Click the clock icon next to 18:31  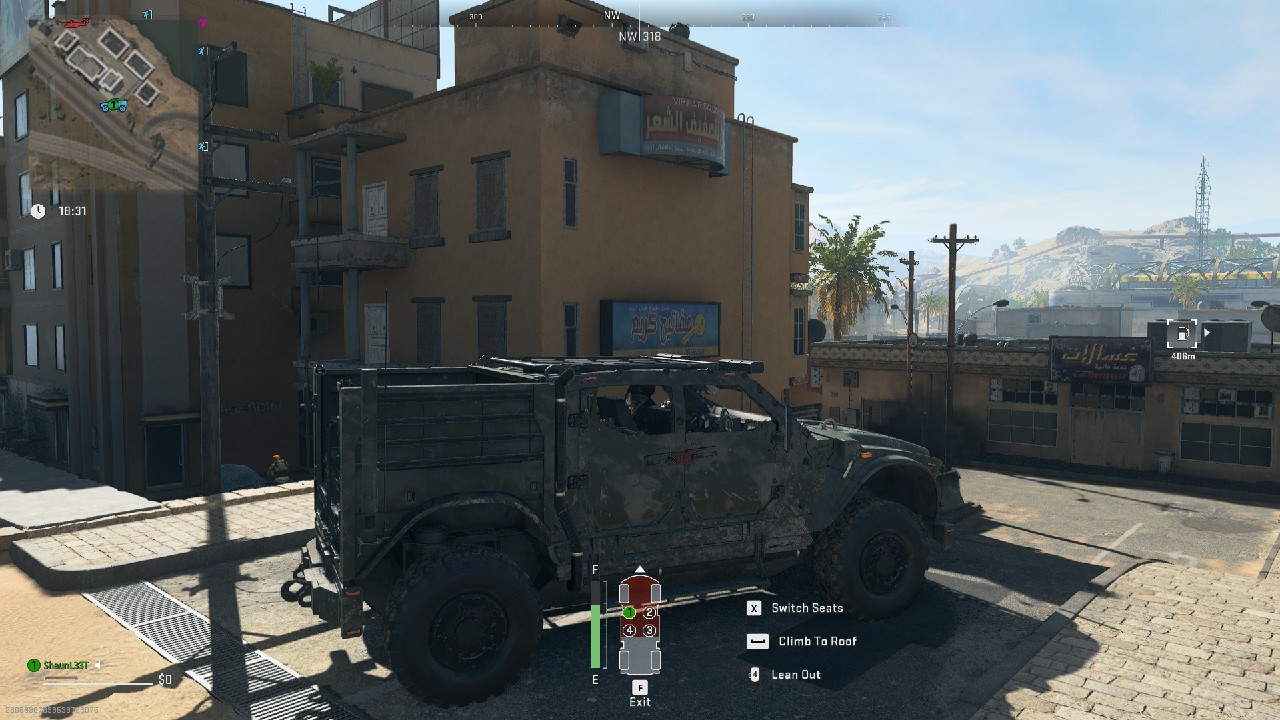tap(37, 211)
